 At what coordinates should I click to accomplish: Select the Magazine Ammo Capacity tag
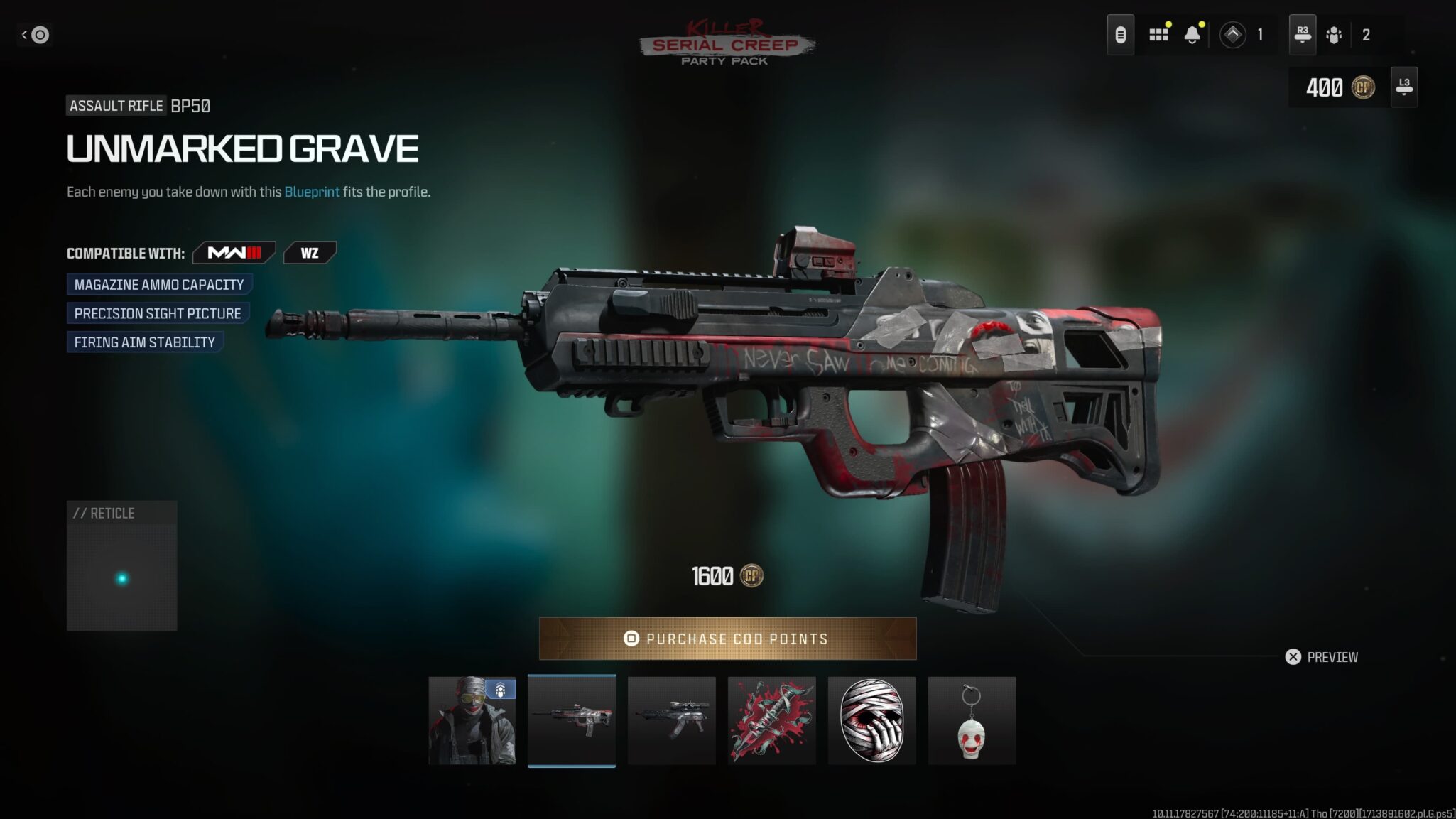159,285
